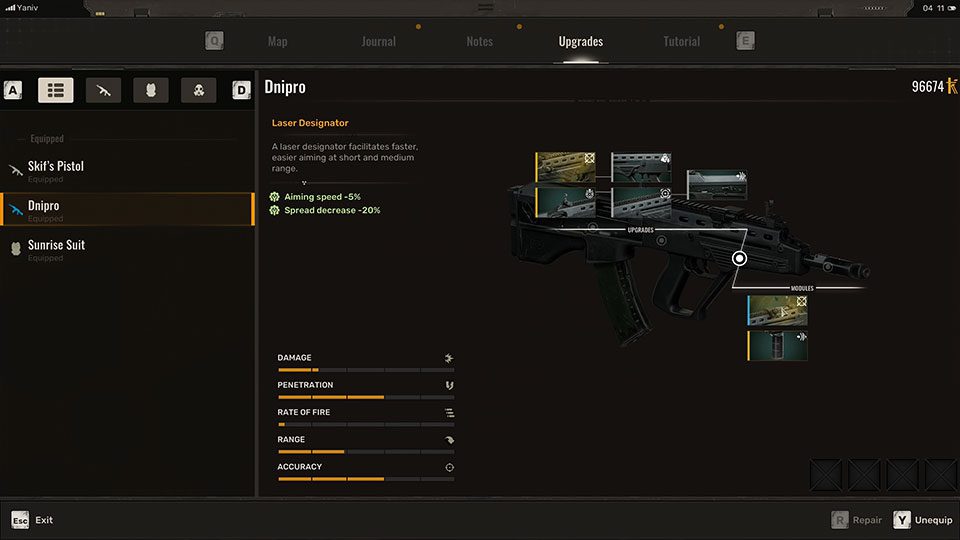The width and height of the screenshot is (960, 540).
Task: Exit the upgrades screen
Action: click(x=32, y=520)
